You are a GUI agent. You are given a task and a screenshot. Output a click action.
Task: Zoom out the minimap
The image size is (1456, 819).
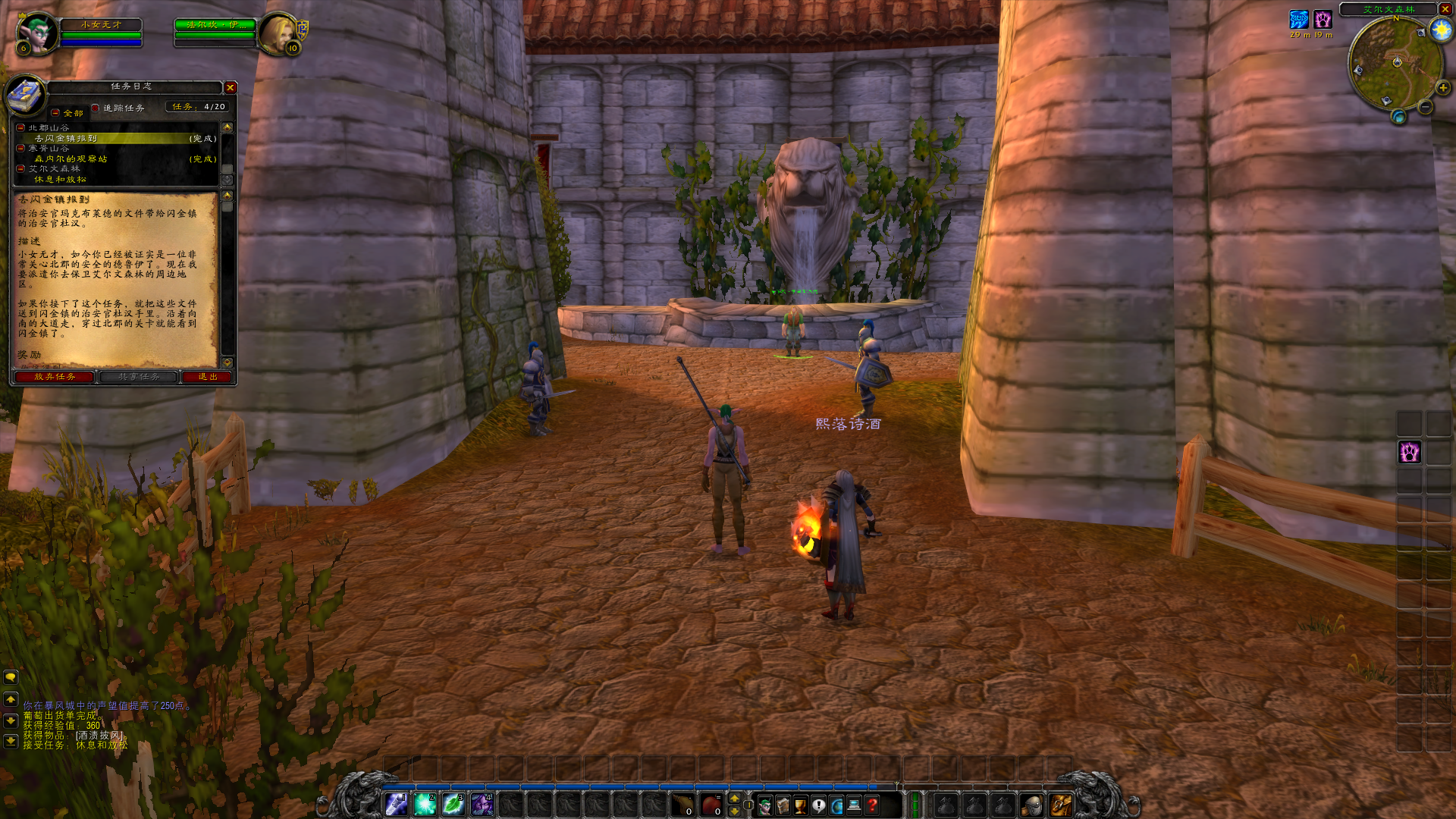(1426, 107)
